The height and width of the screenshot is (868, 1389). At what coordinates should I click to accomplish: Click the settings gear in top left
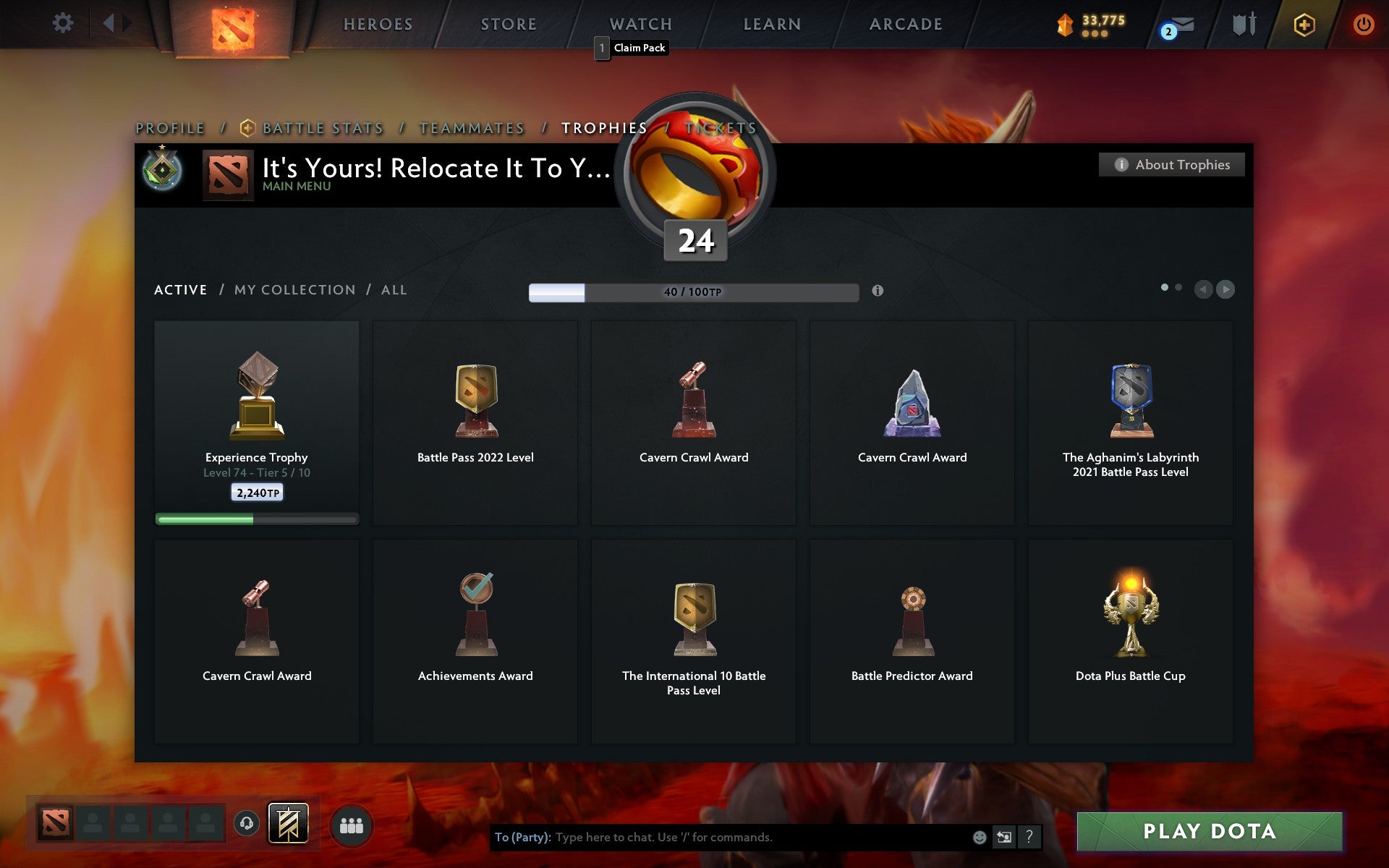64,22
